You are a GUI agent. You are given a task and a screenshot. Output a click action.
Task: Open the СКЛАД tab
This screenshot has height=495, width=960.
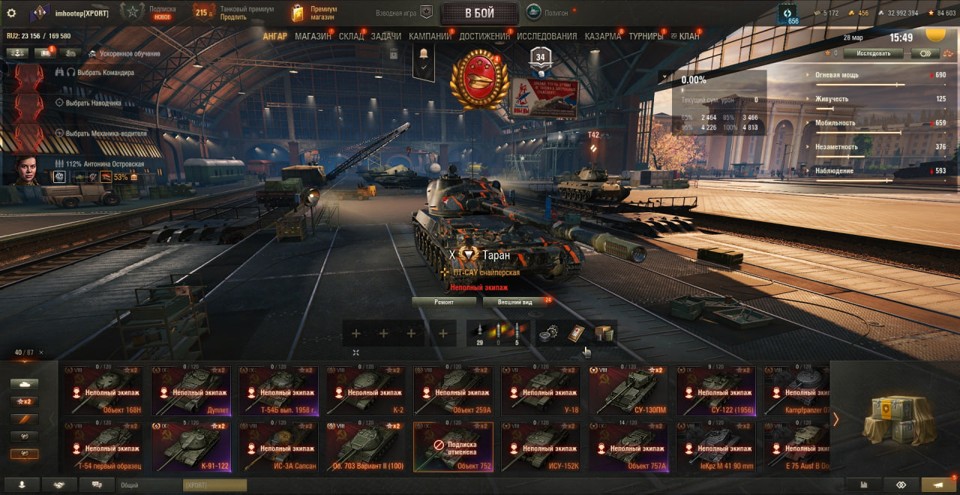click(x=351, y=36)
